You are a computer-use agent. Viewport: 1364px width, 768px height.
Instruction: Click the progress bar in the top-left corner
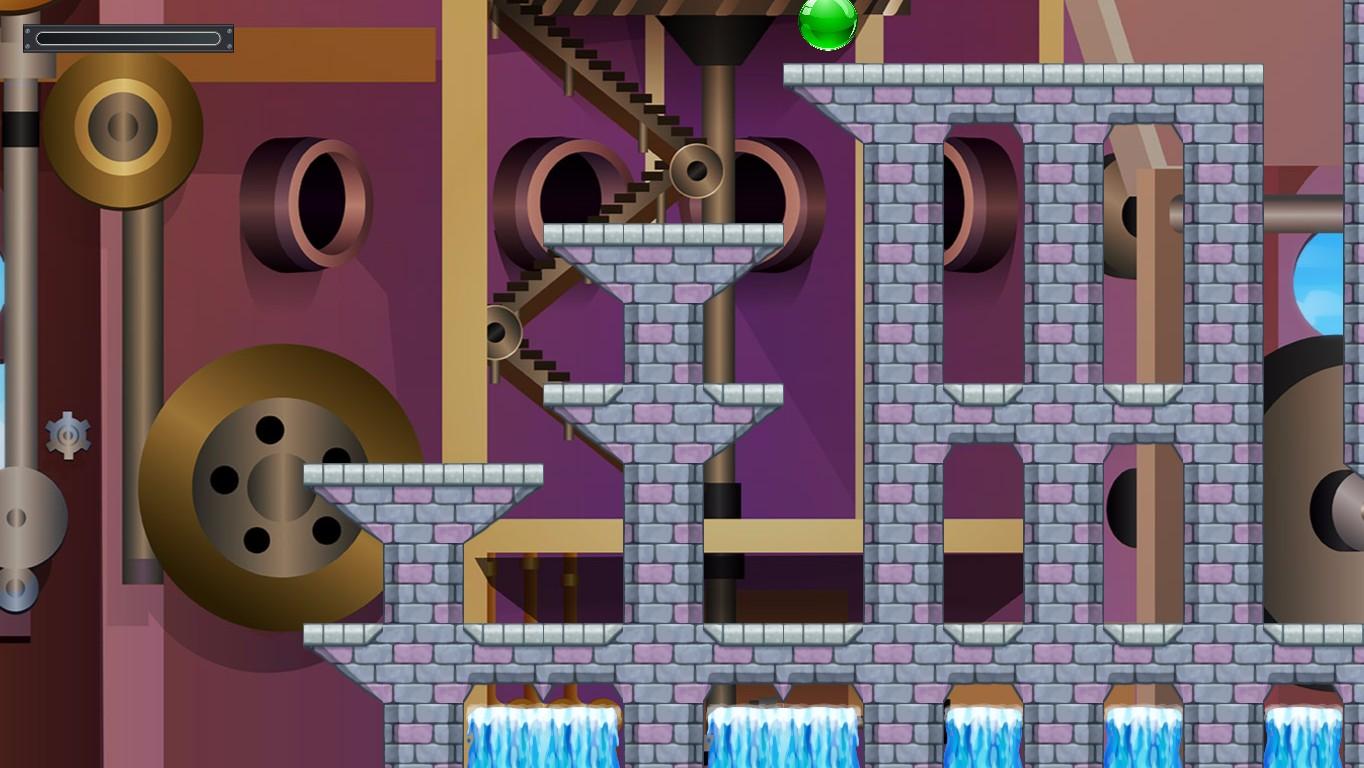pos(128,37)
